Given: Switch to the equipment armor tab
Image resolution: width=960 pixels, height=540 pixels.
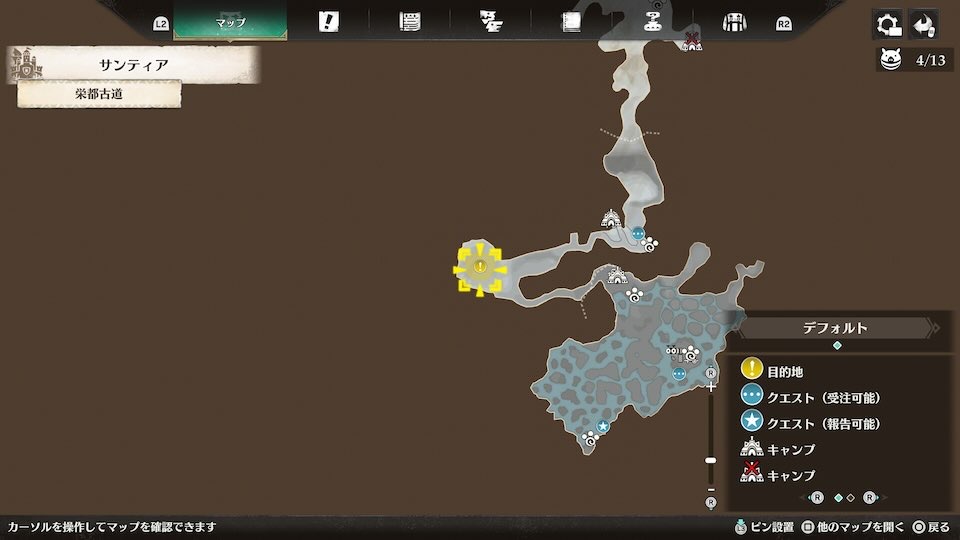Looking at the screenshot, I should [735, 22].
